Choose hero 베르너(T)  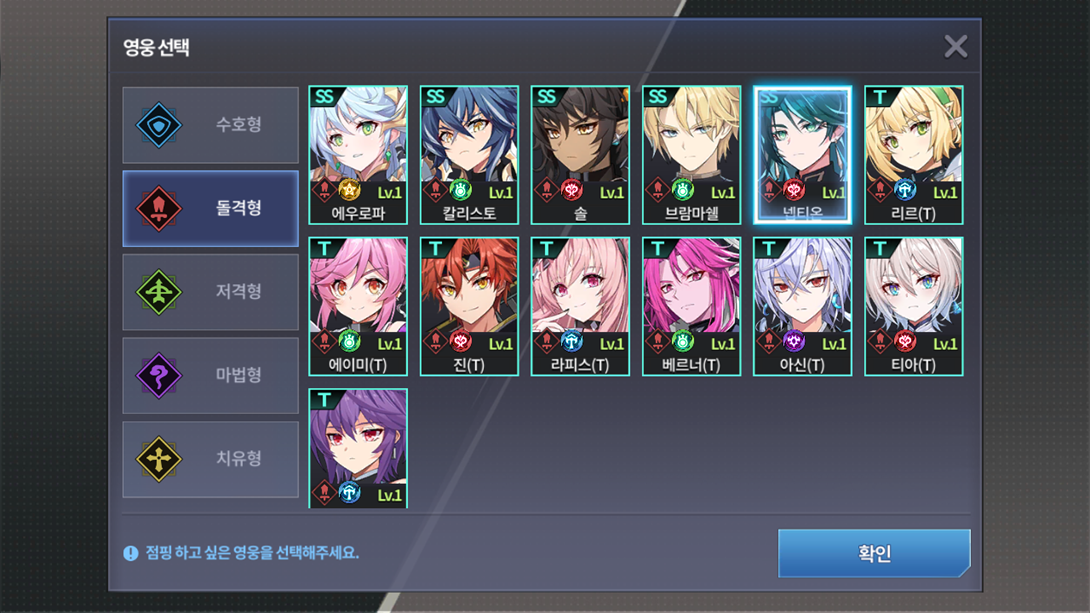[691, 306]
